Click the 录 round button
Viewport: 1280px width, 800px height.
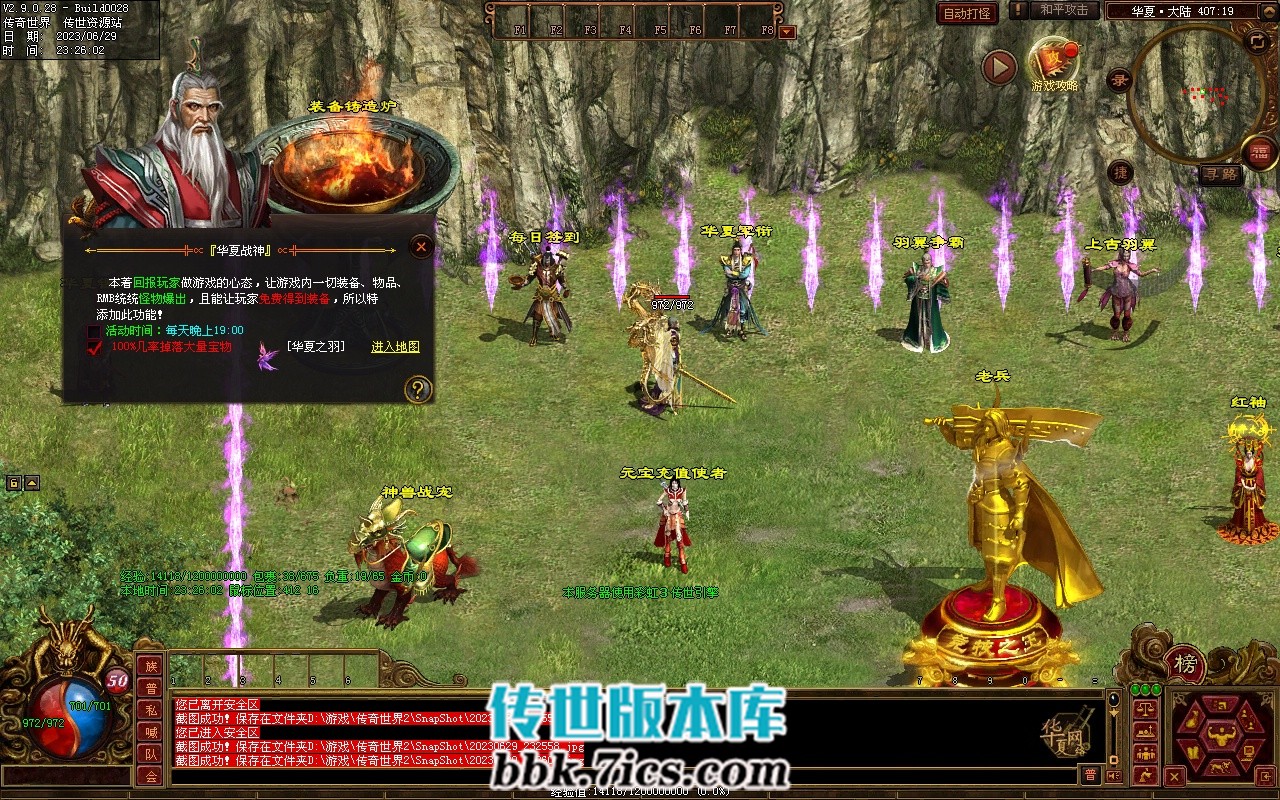tap(1118, 82)
